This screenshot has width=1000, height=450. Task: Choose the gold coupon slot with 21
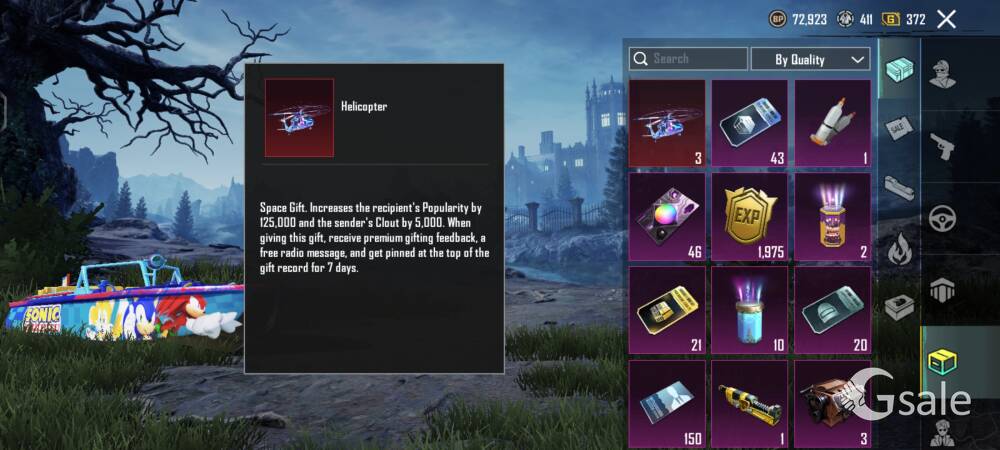[x=667, y=309]
